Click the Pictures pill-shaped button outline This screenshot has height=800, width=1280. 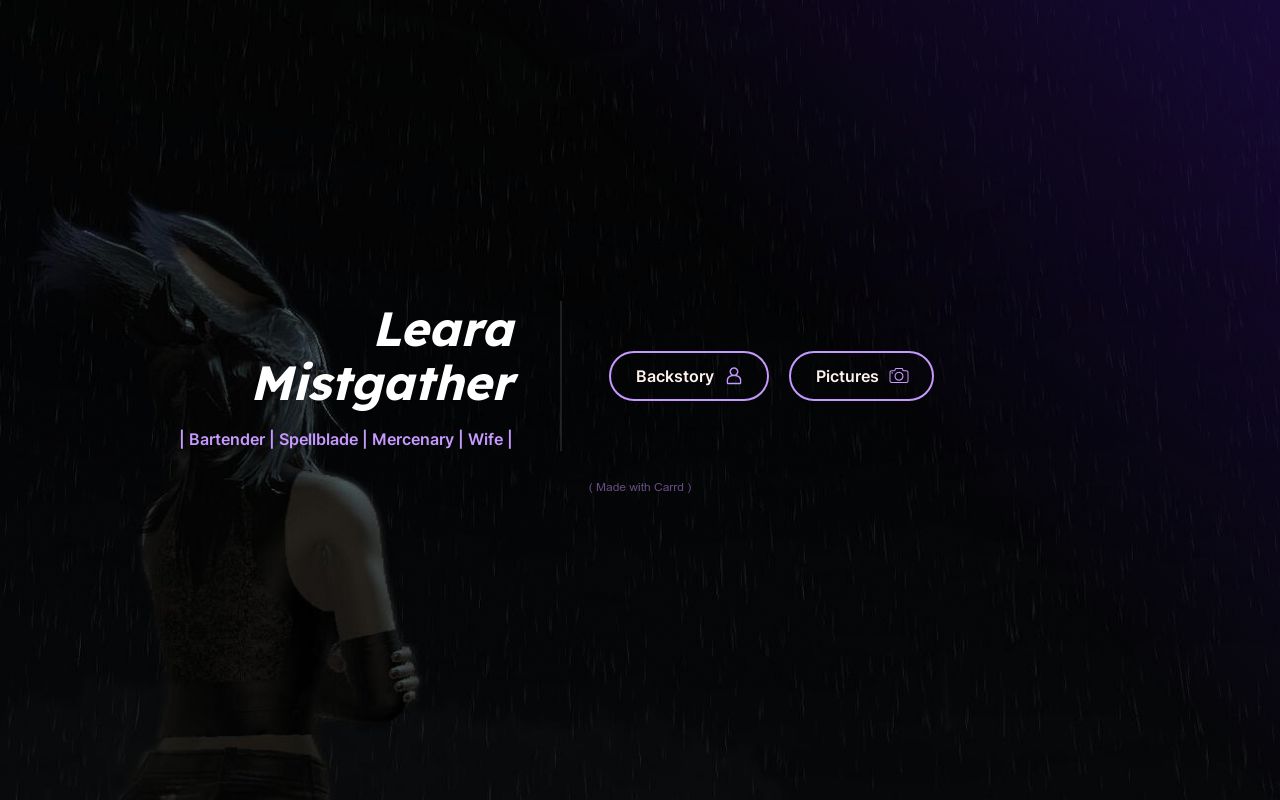pos(861,376)
